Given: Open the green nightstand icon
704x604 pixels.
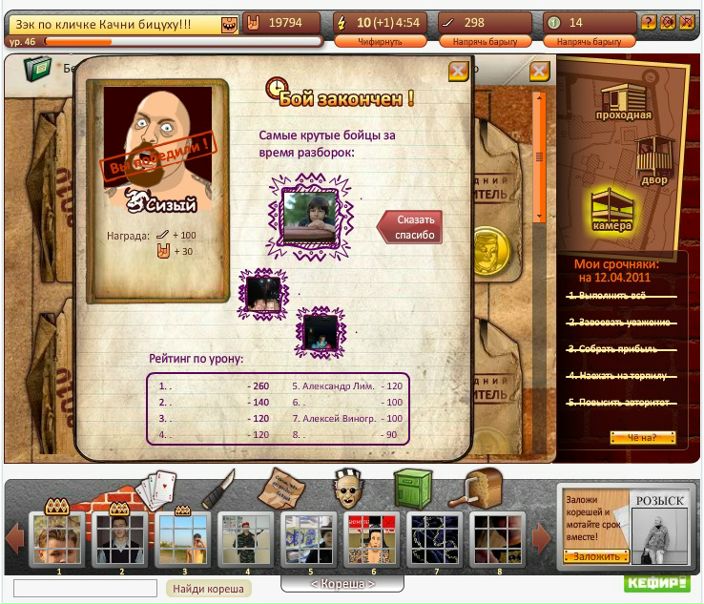Looking at the screenshot, I should (411, 489).
